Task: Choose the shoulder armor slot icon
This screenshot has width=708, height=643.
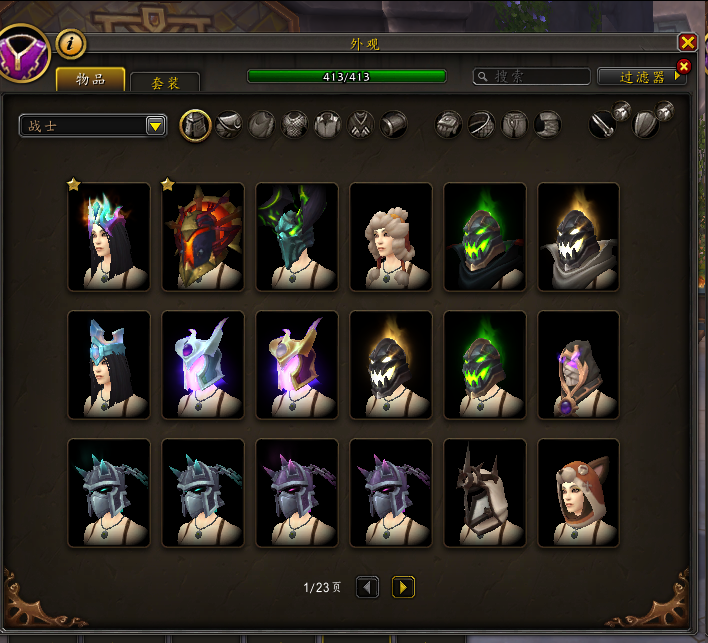Action: click(228, 125)
